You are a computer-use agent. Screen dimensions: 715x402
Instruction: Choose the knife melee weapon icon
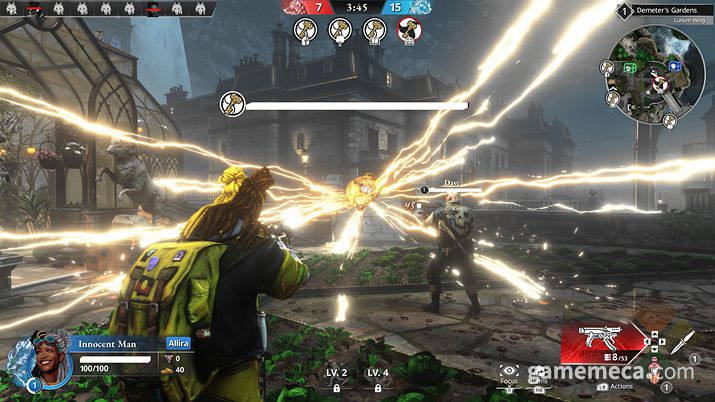pos(682,343)
